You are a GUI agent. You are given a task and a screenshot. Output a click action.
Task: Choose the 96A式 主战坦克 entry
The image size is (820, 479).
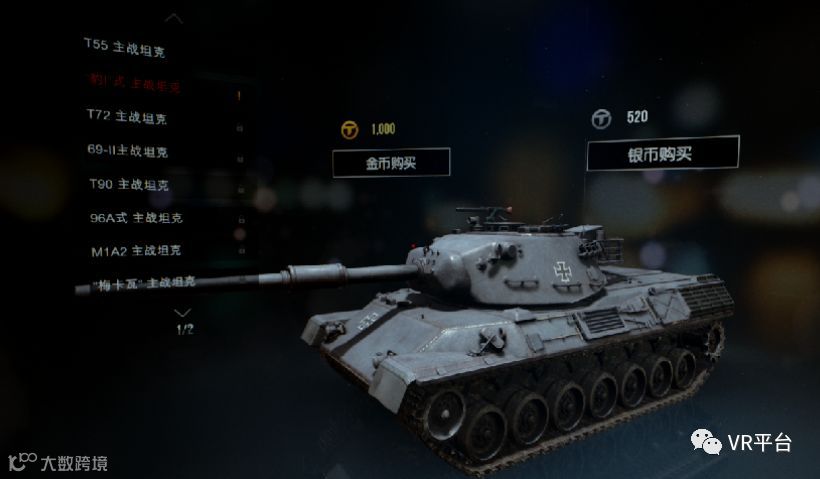(x=136, y=217)
